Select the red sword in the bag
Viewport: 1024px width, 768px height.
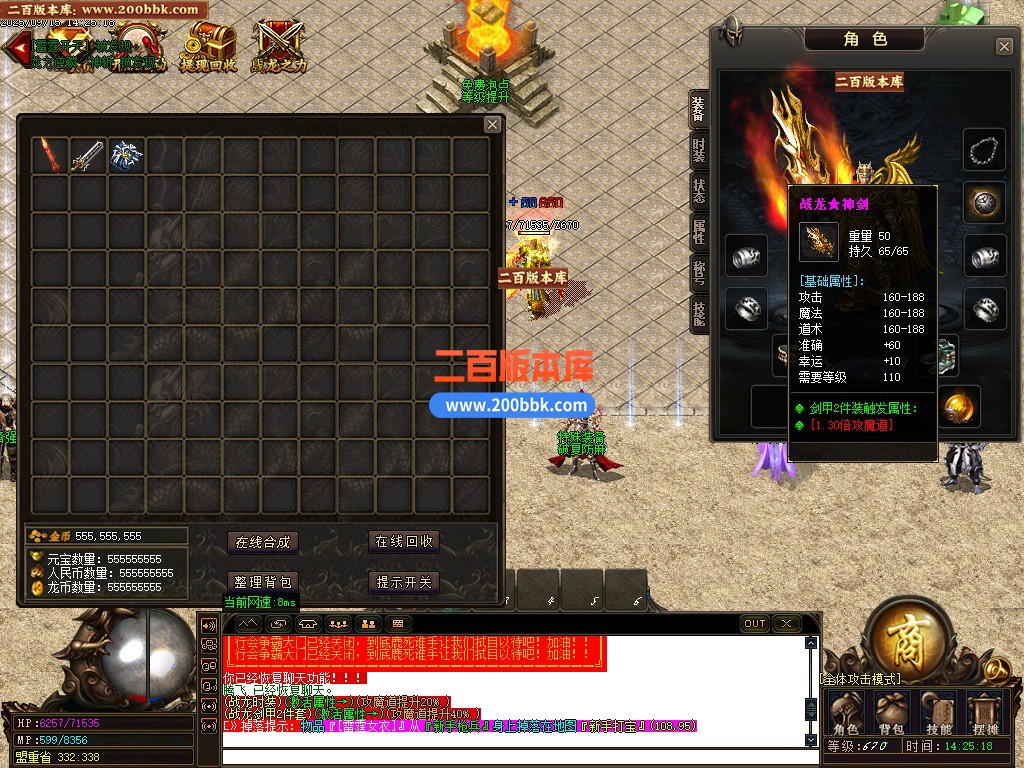(49, 155)
